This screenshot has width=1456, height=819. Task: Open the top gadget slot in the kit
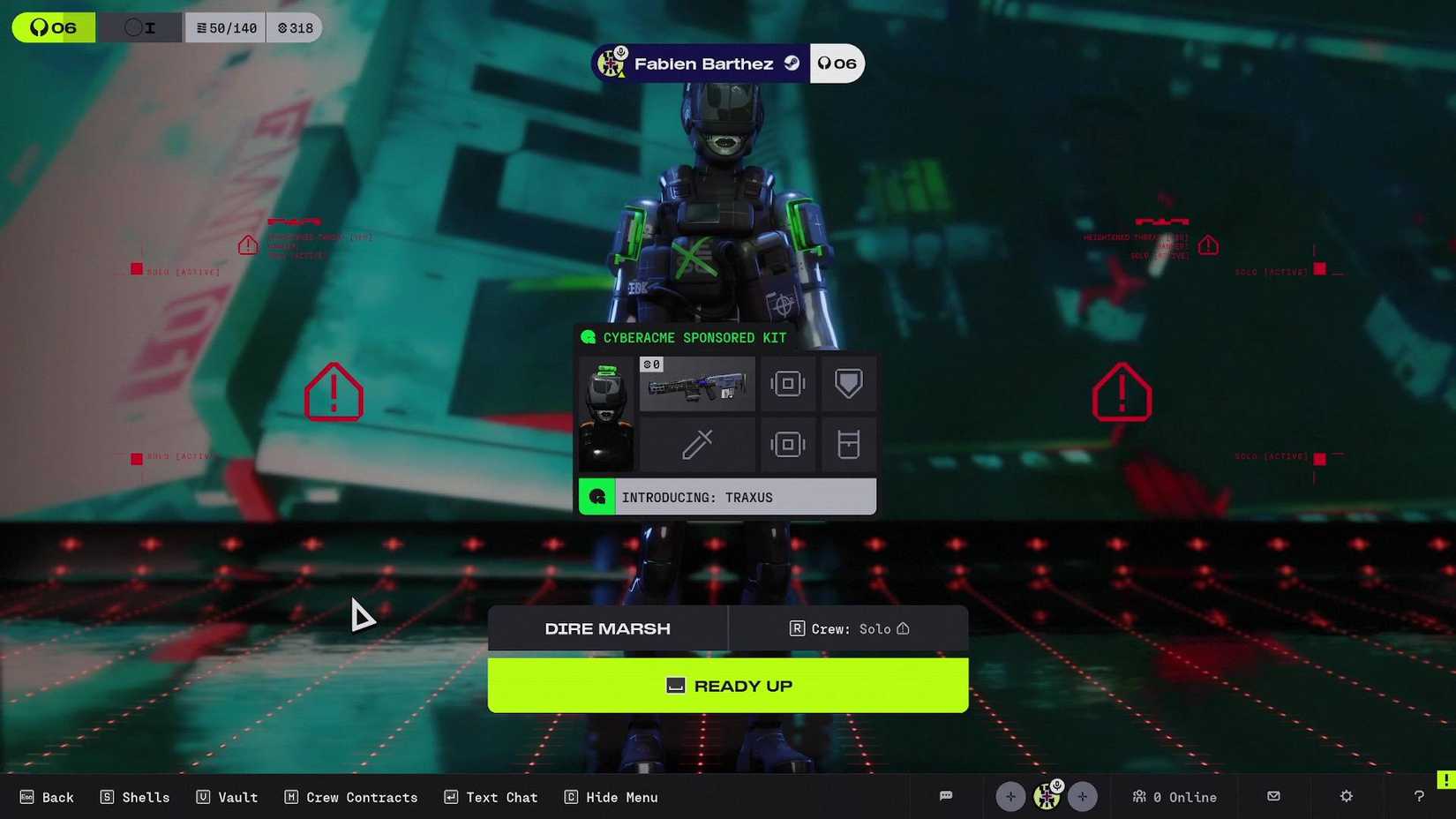788,383
